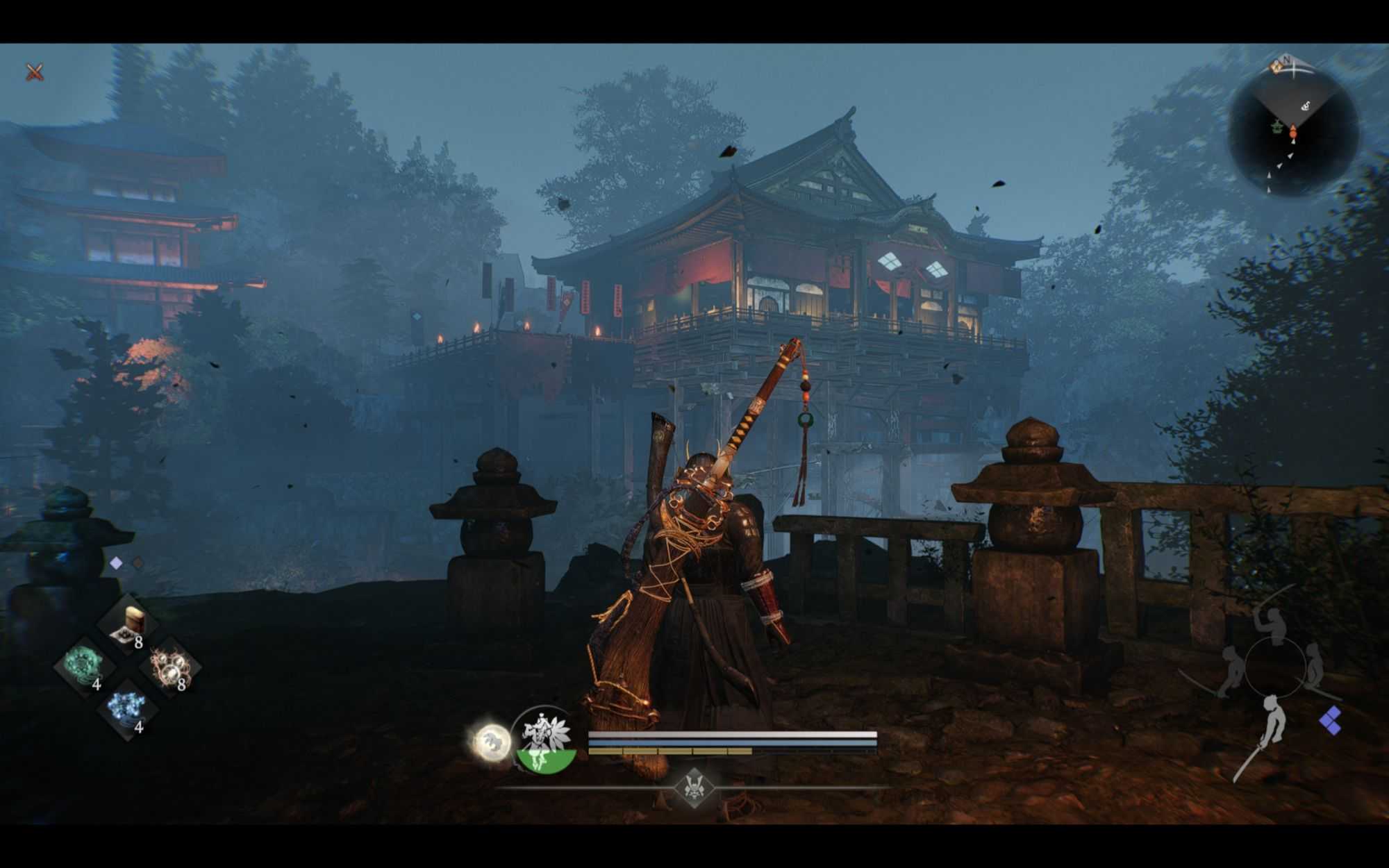Choose the right sheathed stance silhouette
Viewport: 1389px width, 868px height.
click(x=1315, y=668)
